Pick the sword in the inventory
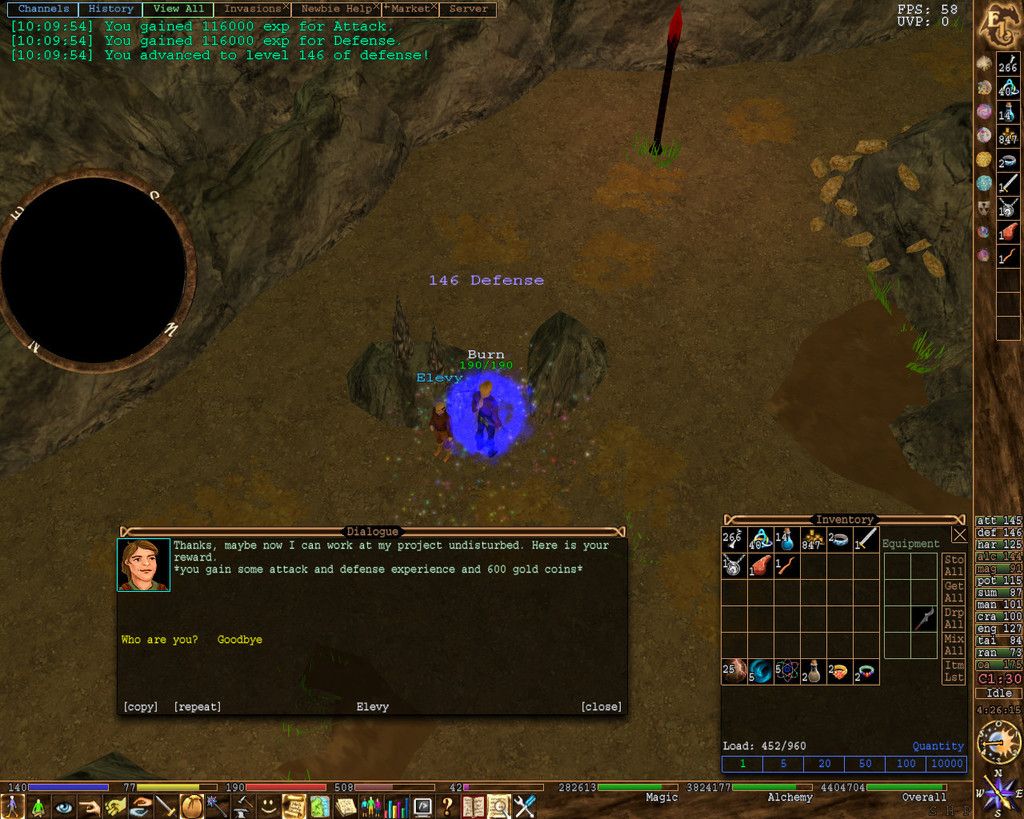This screenshot has width=1024, height=819. pyautogui.click(x=866, y=540)
